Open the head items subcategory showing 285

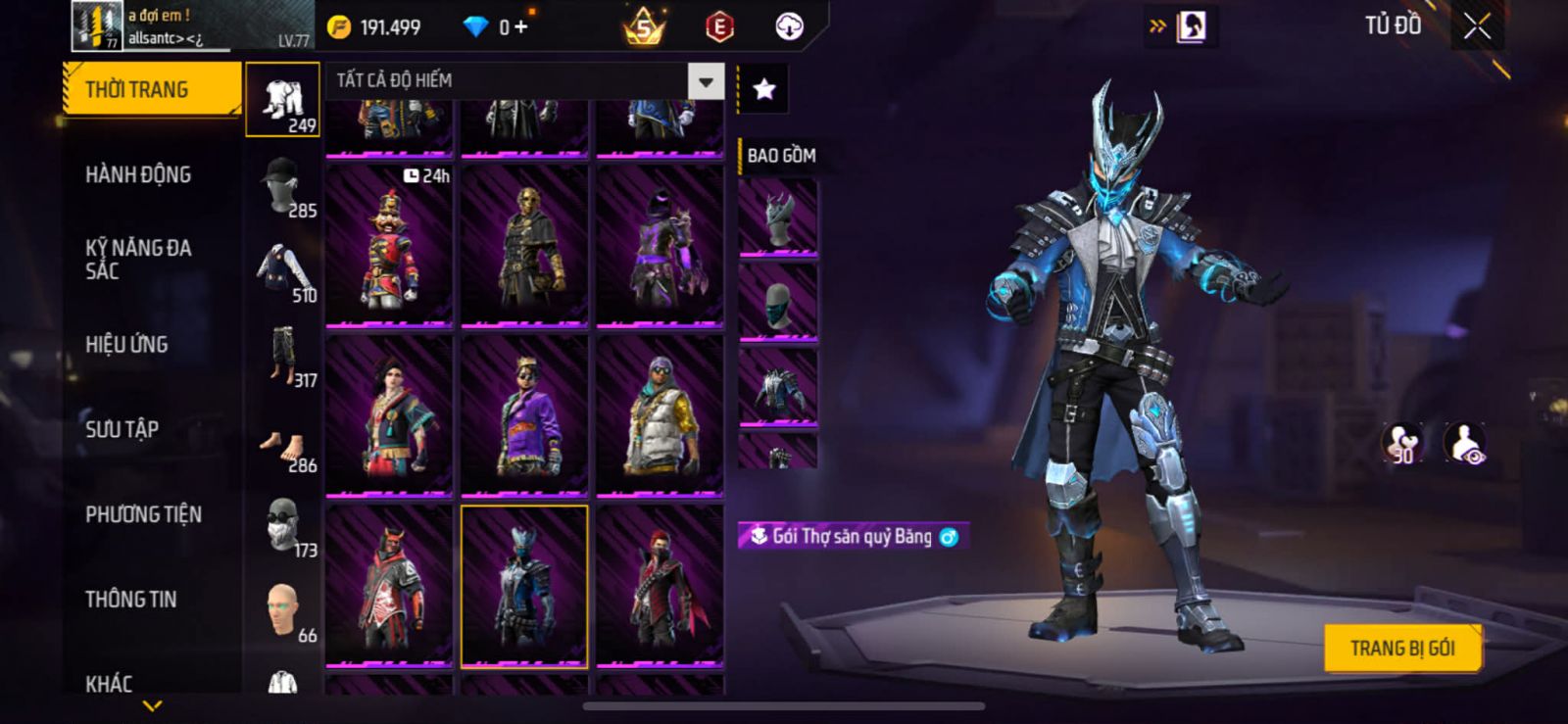(282, 186)
